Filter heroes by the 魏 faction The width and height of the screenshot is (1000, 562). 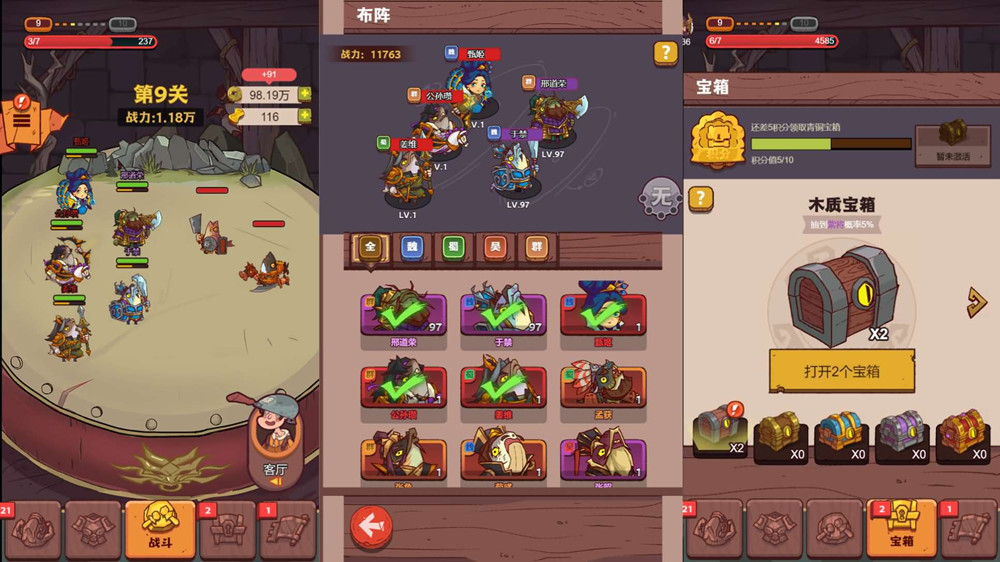coord(412,247)
